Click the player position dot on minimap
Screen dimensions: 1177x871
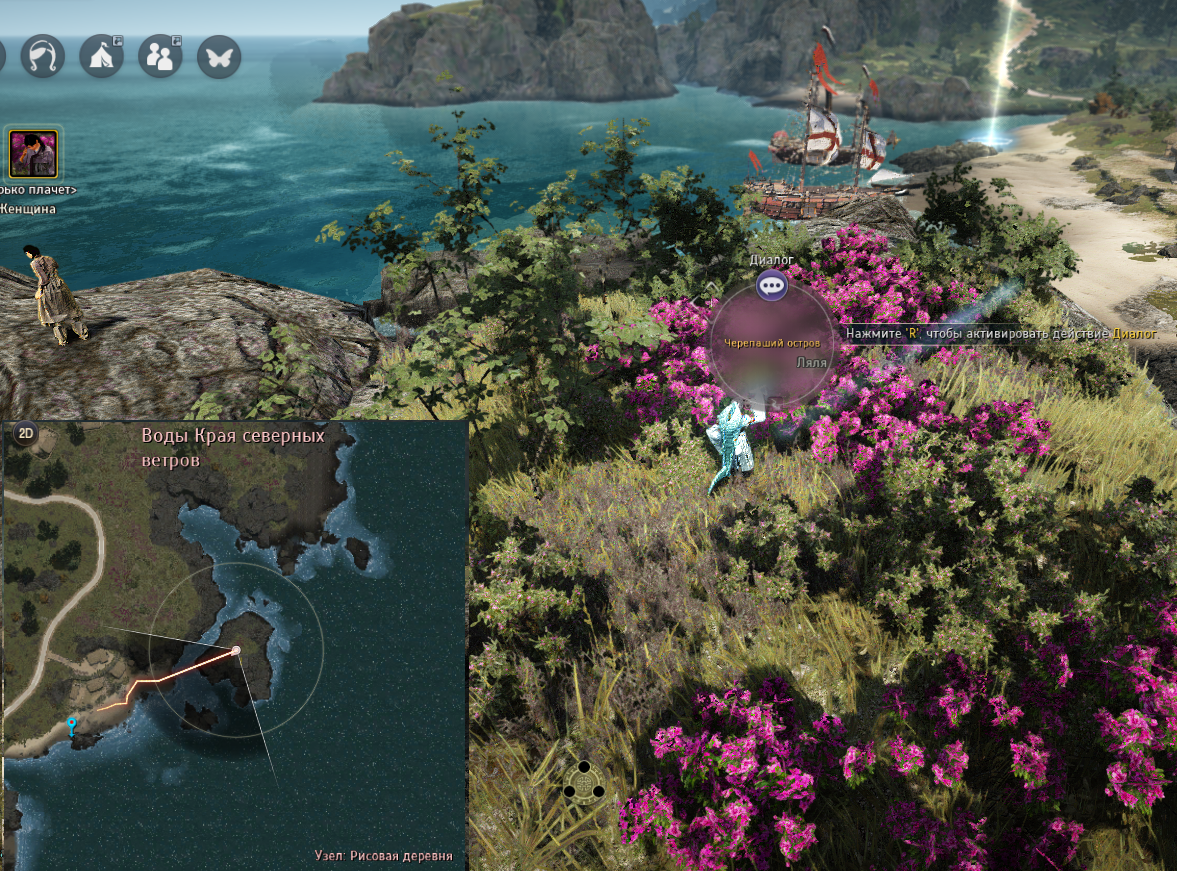pos(236,651)
